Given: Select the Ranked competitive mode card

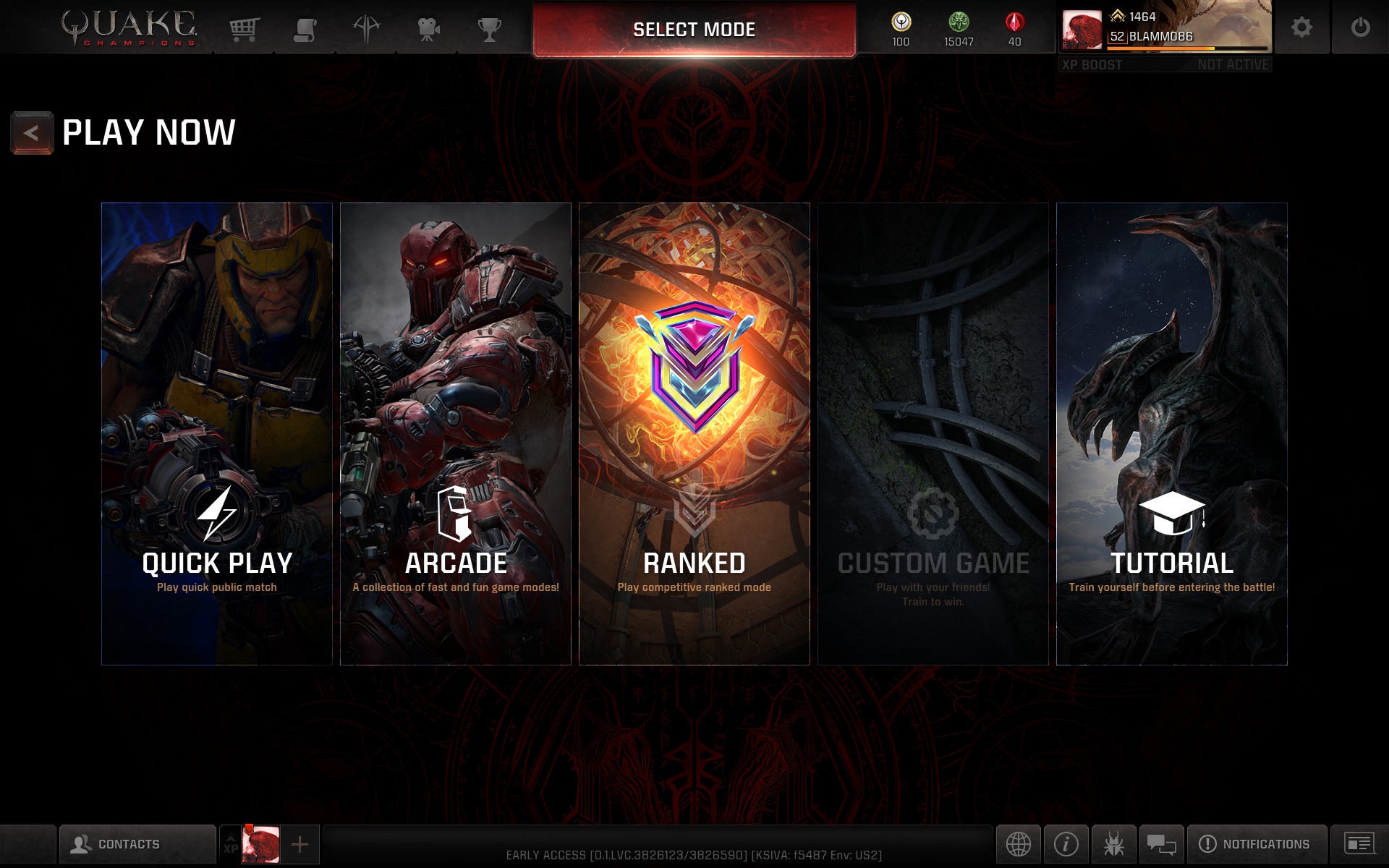Looking at the screenshot, I should point(694,434).
